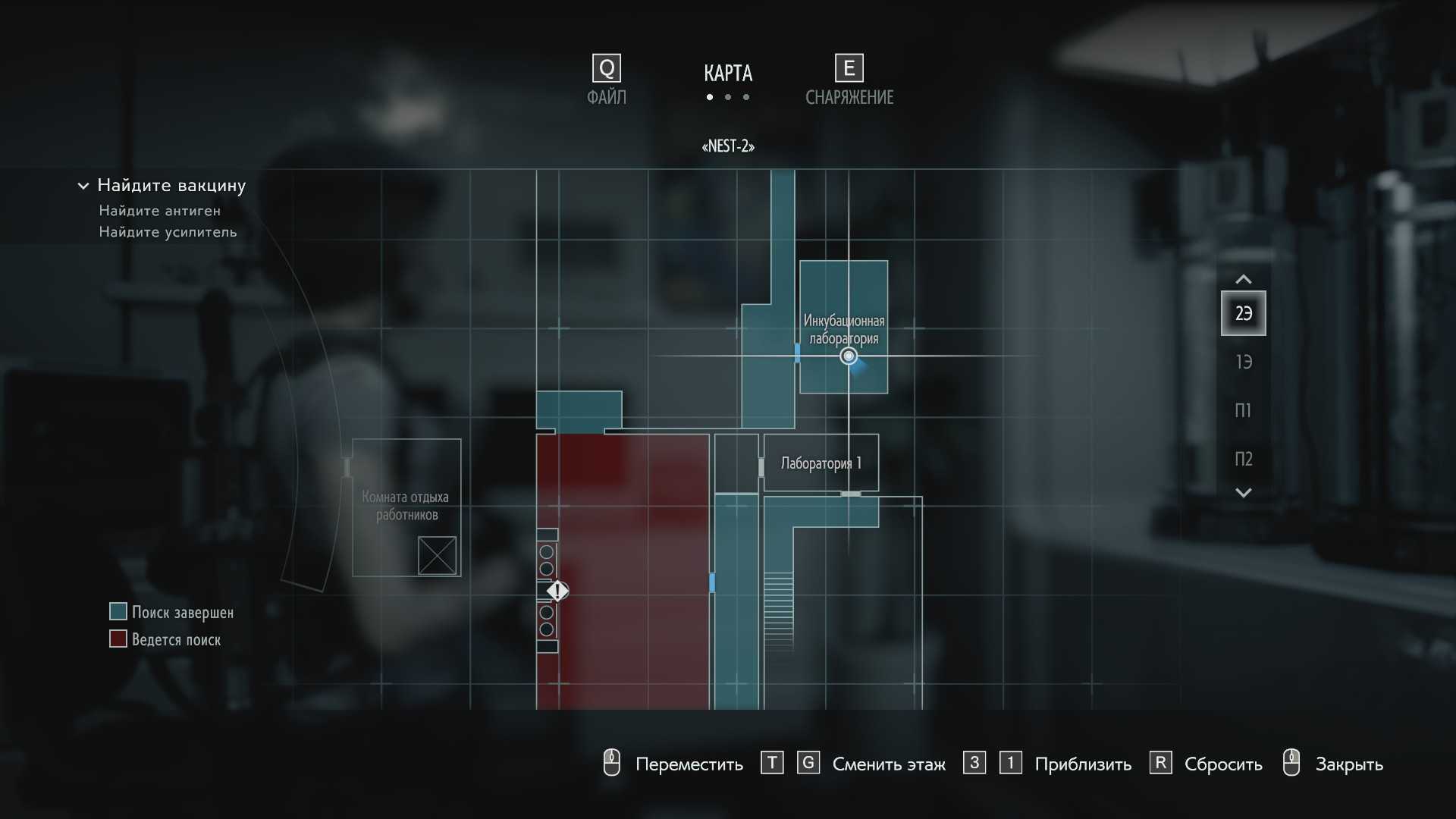
Task: Click the floor-down arrow
Action: click(x=1243, y=493)
